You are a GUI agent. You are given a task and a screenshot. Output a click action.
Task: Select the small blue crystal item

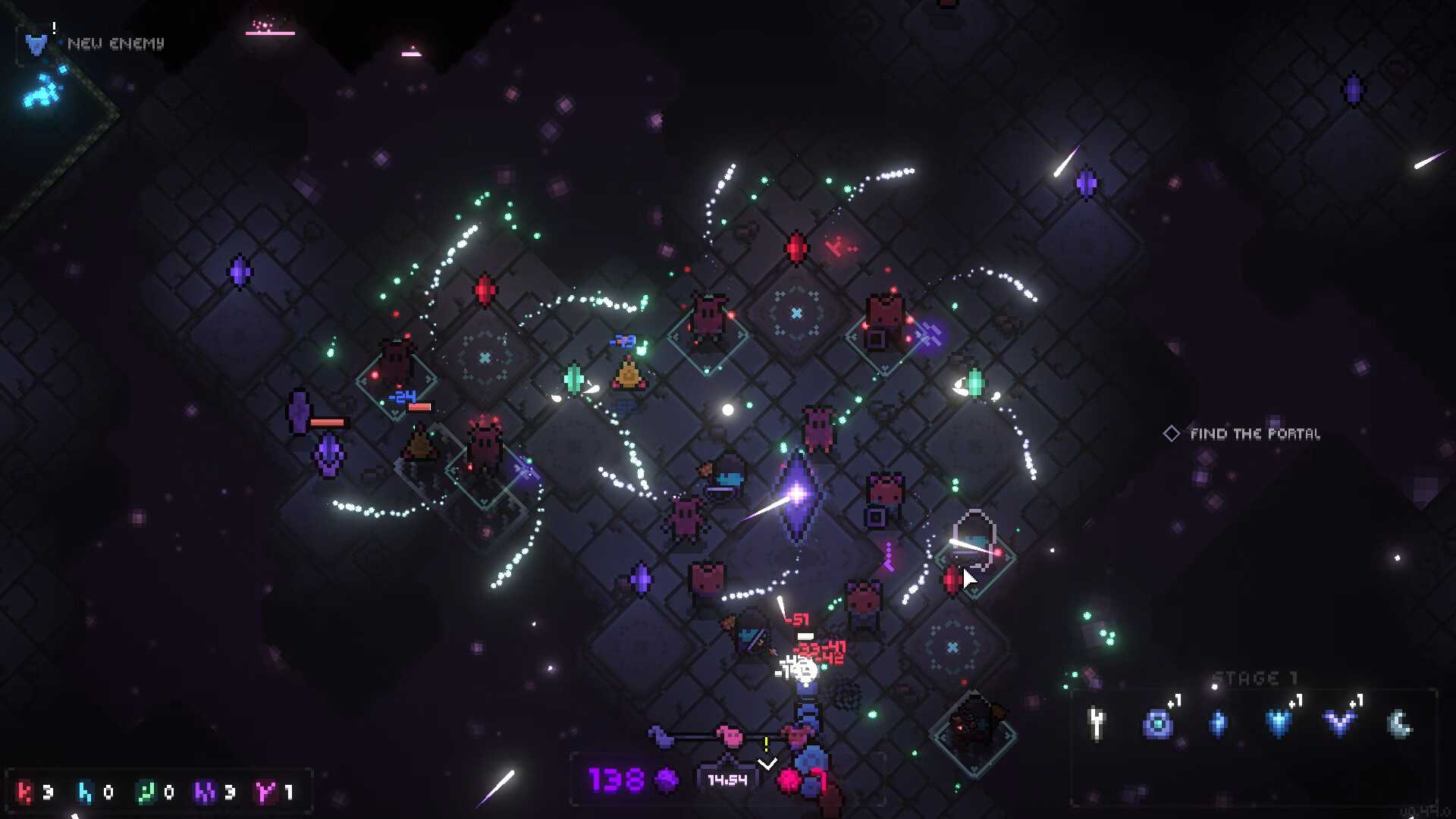pos(1218,724)
